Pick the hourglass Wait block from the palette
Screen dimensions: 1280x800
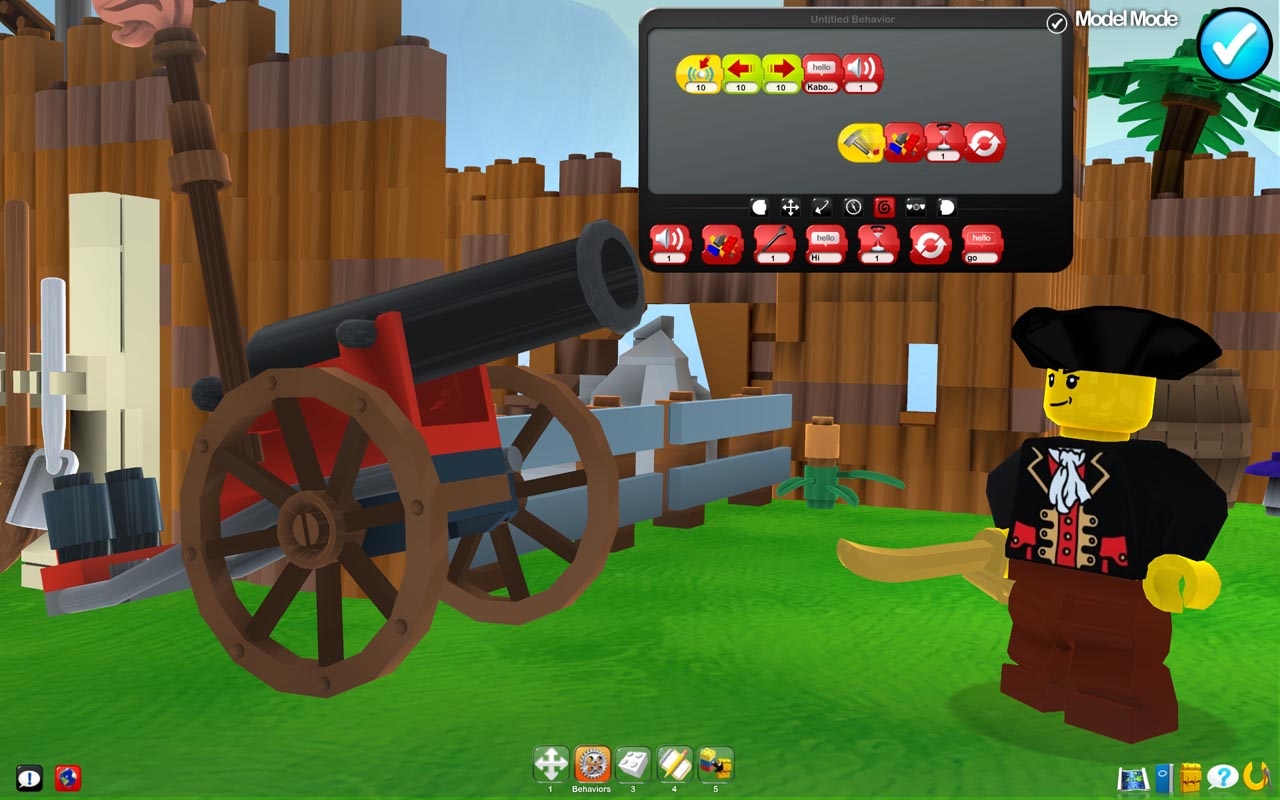coord(875,243)
